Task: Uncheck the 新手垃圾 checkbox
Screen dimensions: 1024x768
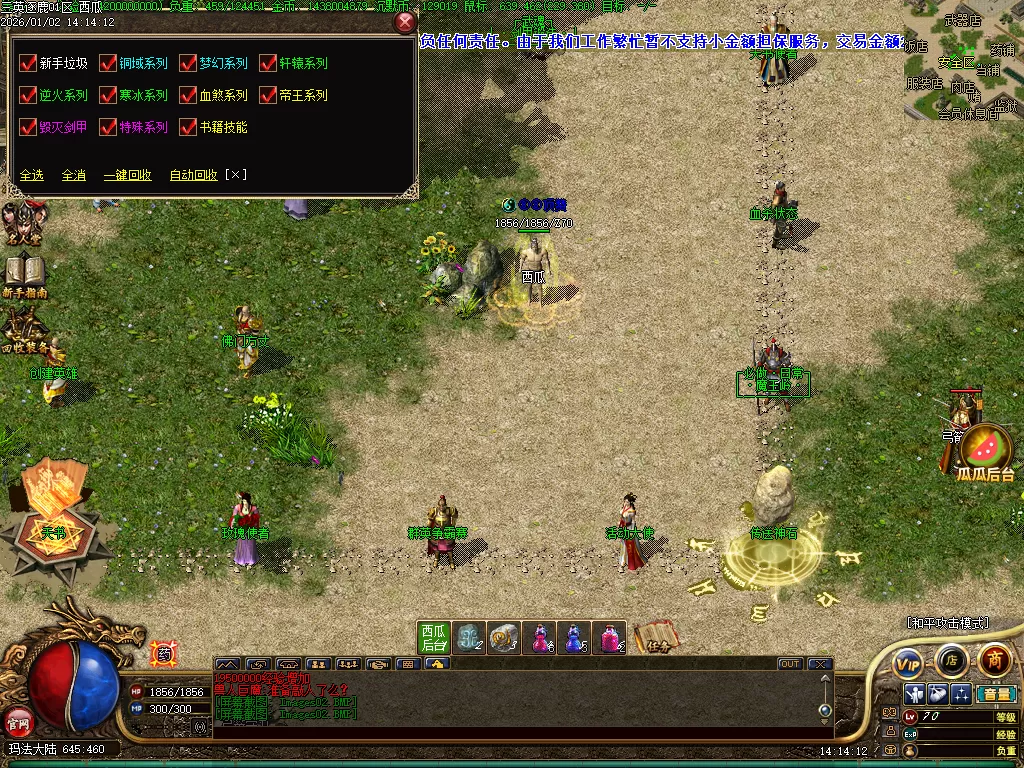Action: click(x=28, y=64)
